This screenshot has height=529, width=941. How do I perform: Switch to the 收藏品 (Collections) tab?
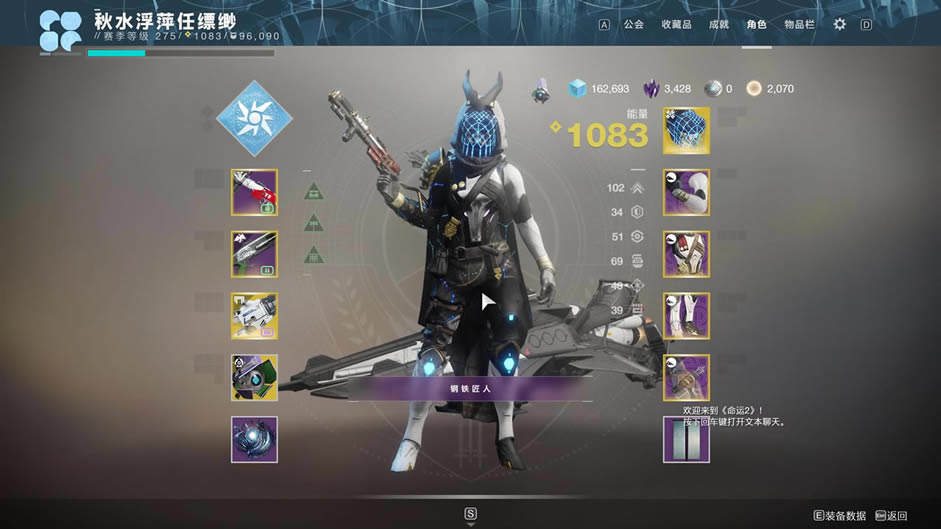click(x=677, y=24)
